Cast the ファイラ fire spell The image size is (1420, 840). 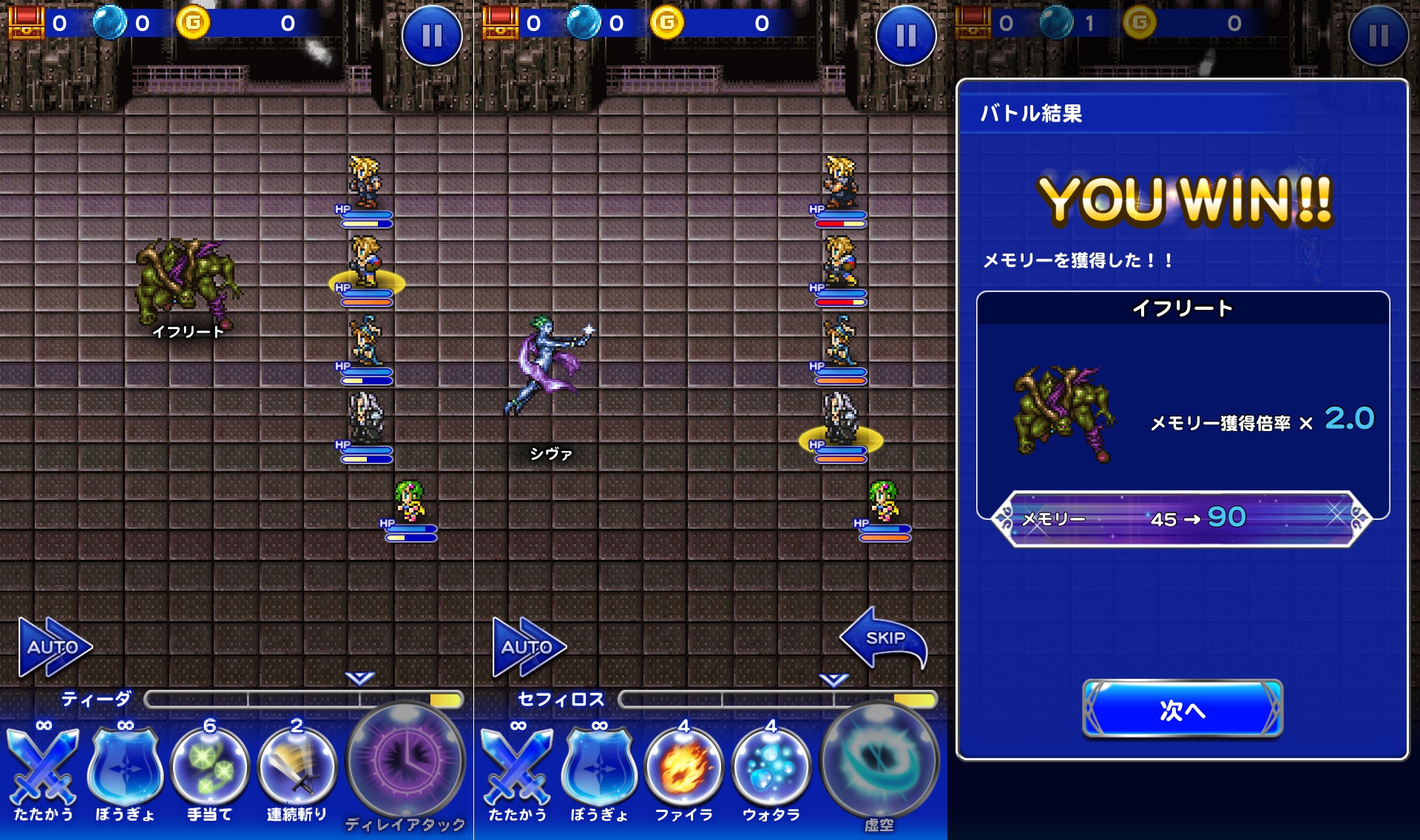pos(683,769)
